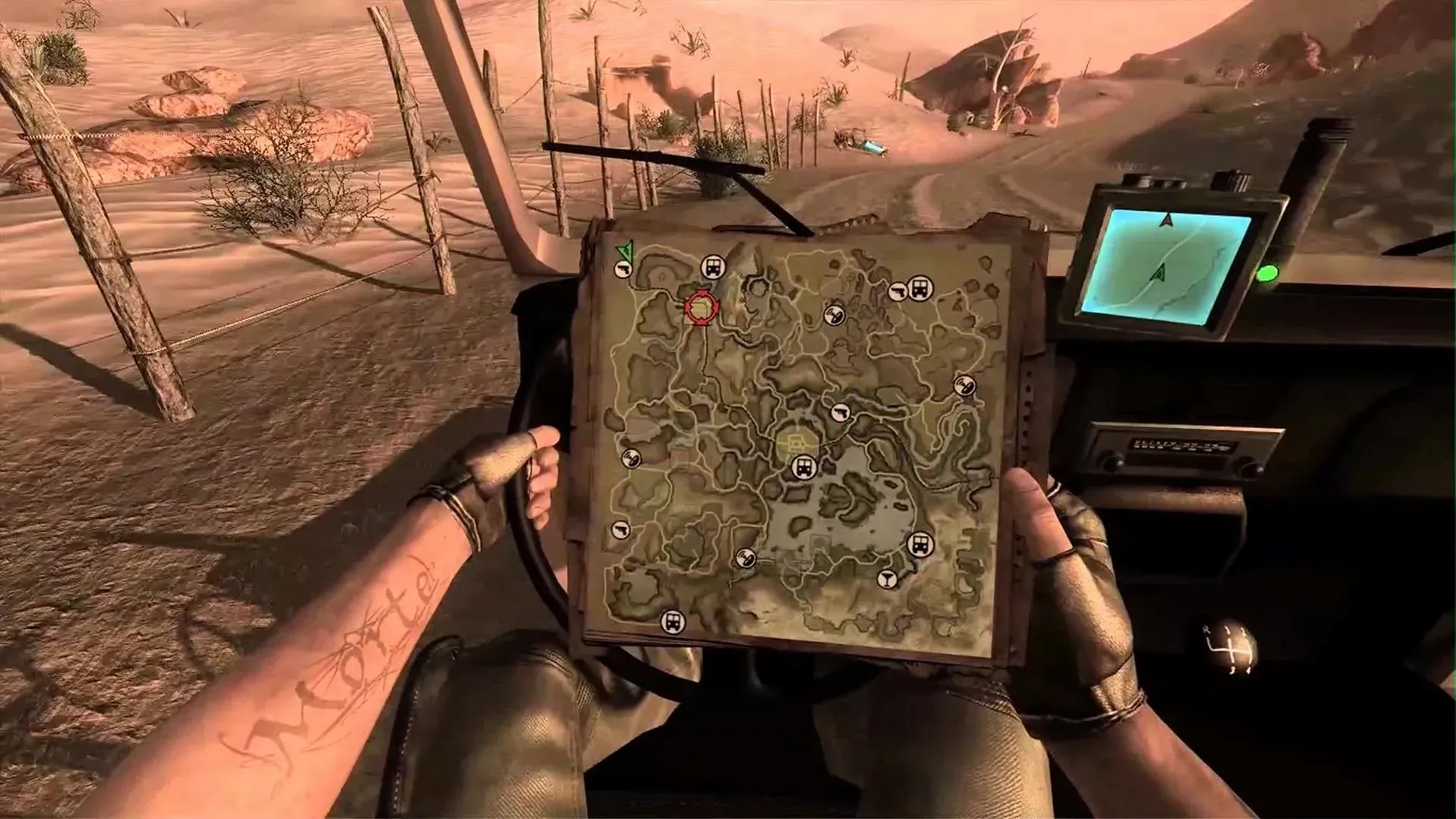
Task: Click the pistol icon on the lower-left map region
Action: 620,529
